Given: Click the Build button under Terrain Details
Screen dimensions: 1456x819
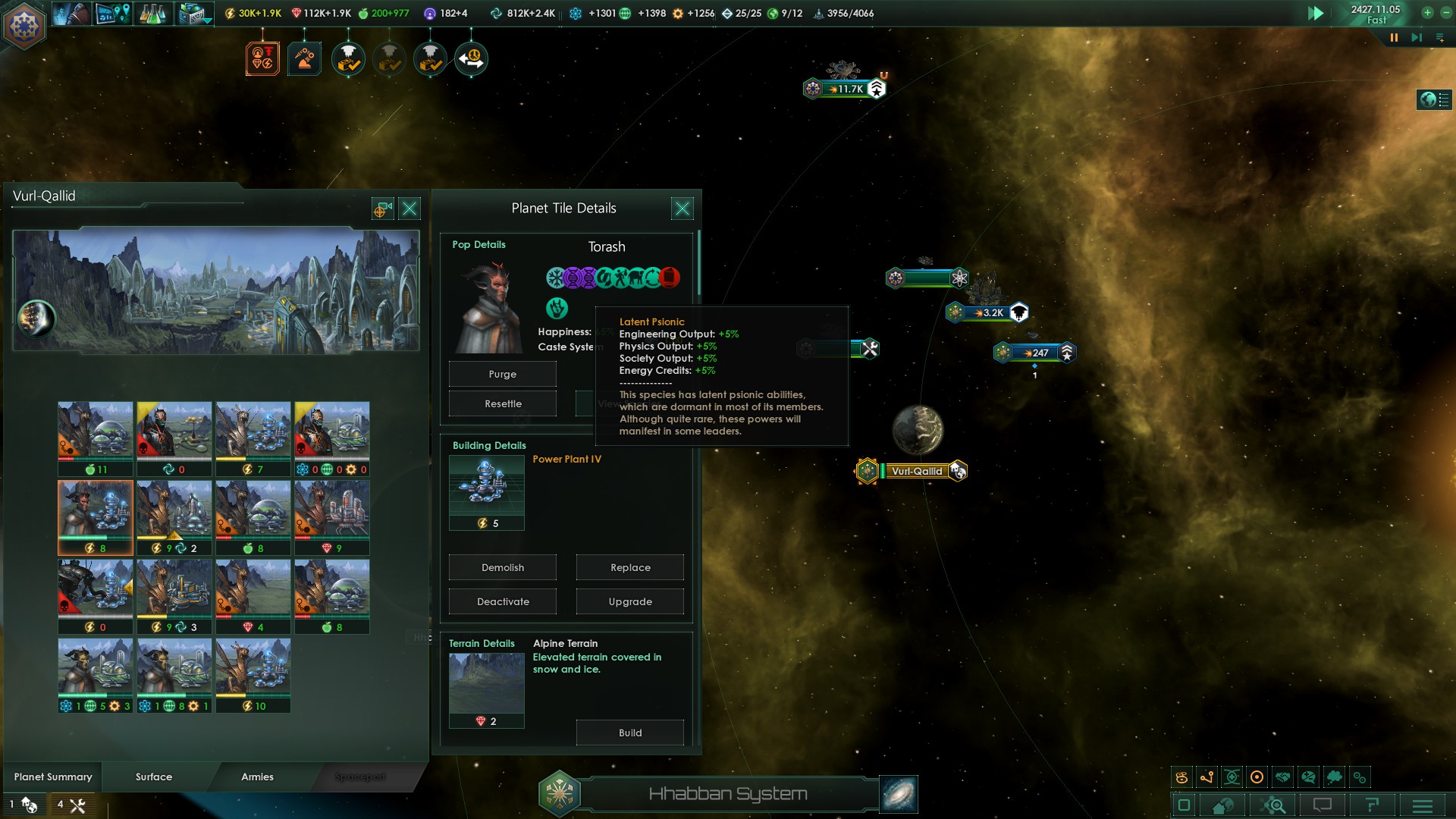Looking at the screenshot, I should click(629, 733).
